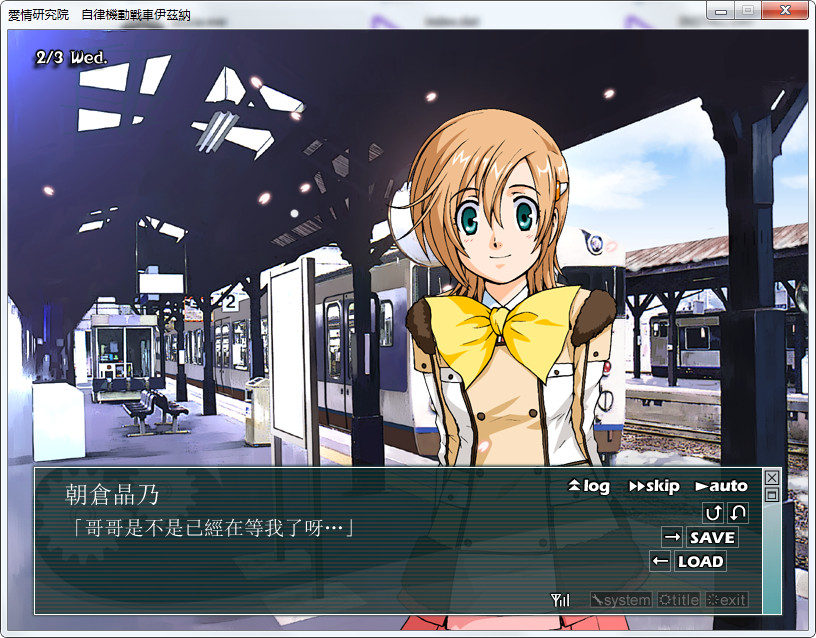The image size is (816, 638).
Task: Open the message log
Action: point(589,486)
